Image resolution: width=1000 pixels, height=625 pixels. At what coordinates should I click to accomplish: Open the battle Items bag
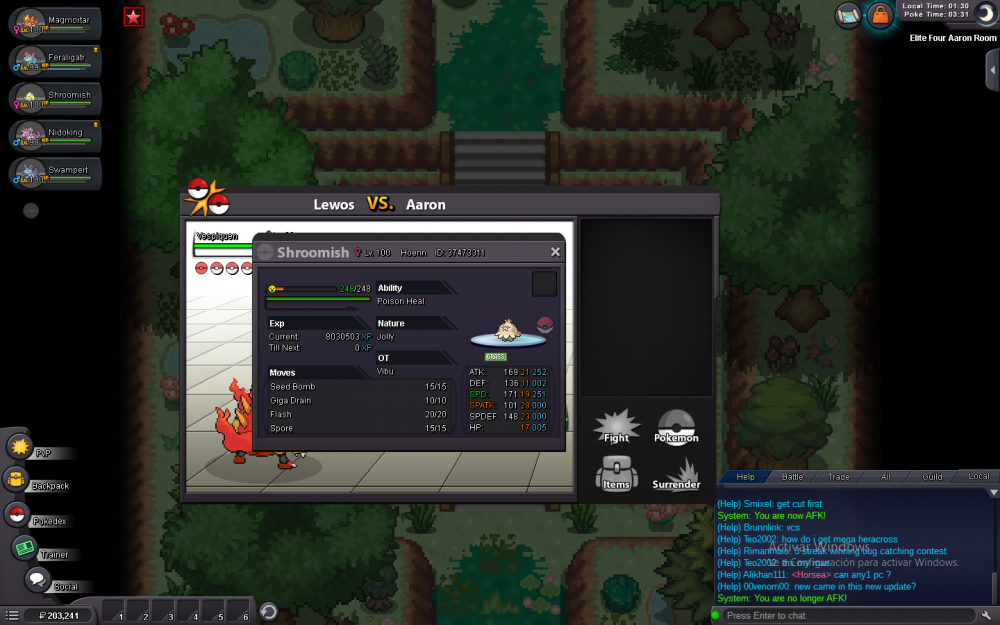617,473
